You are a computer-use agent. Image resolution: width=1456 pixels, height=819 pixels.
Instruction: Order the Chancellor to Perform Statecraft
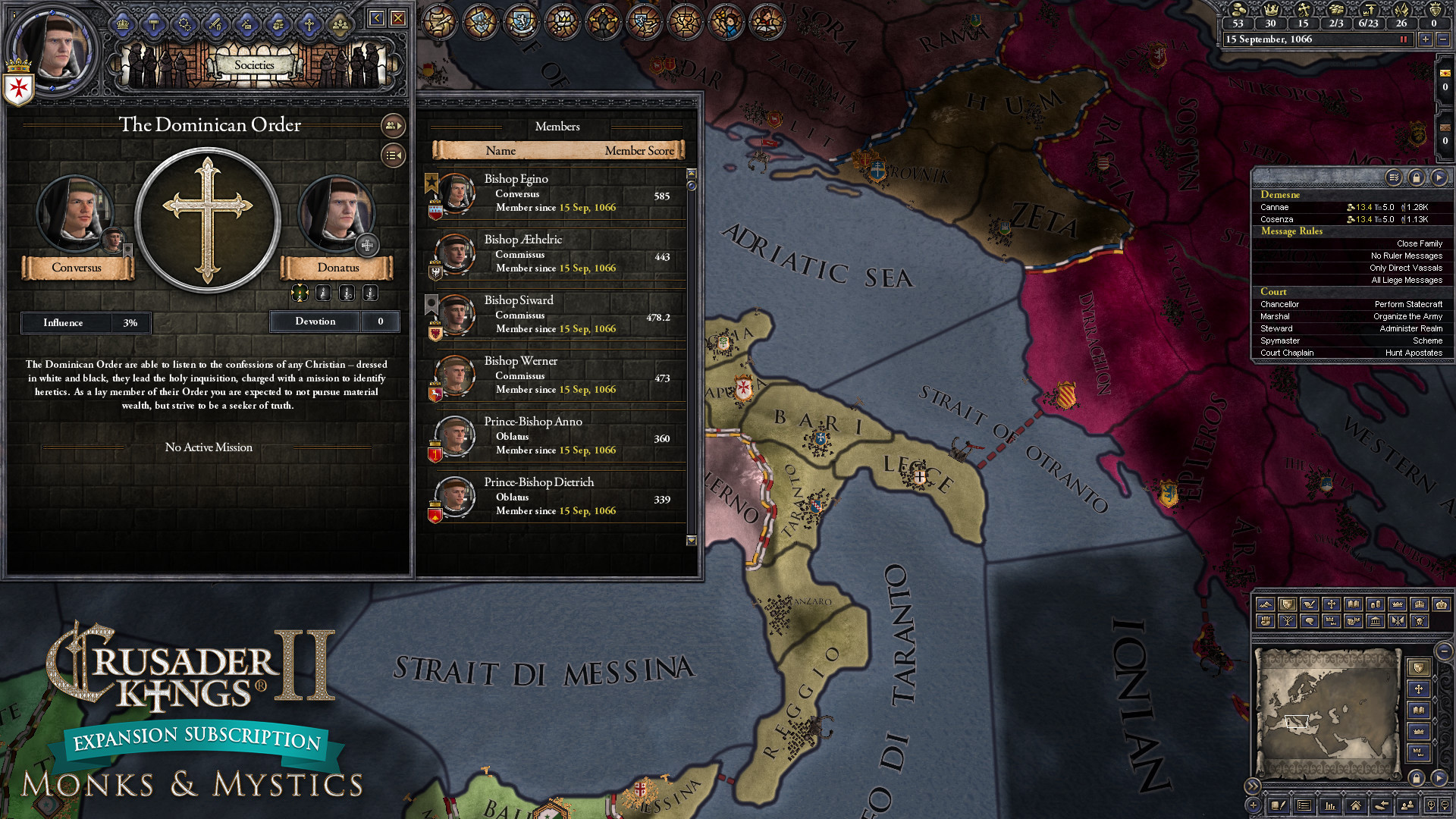pos(1407,303)
